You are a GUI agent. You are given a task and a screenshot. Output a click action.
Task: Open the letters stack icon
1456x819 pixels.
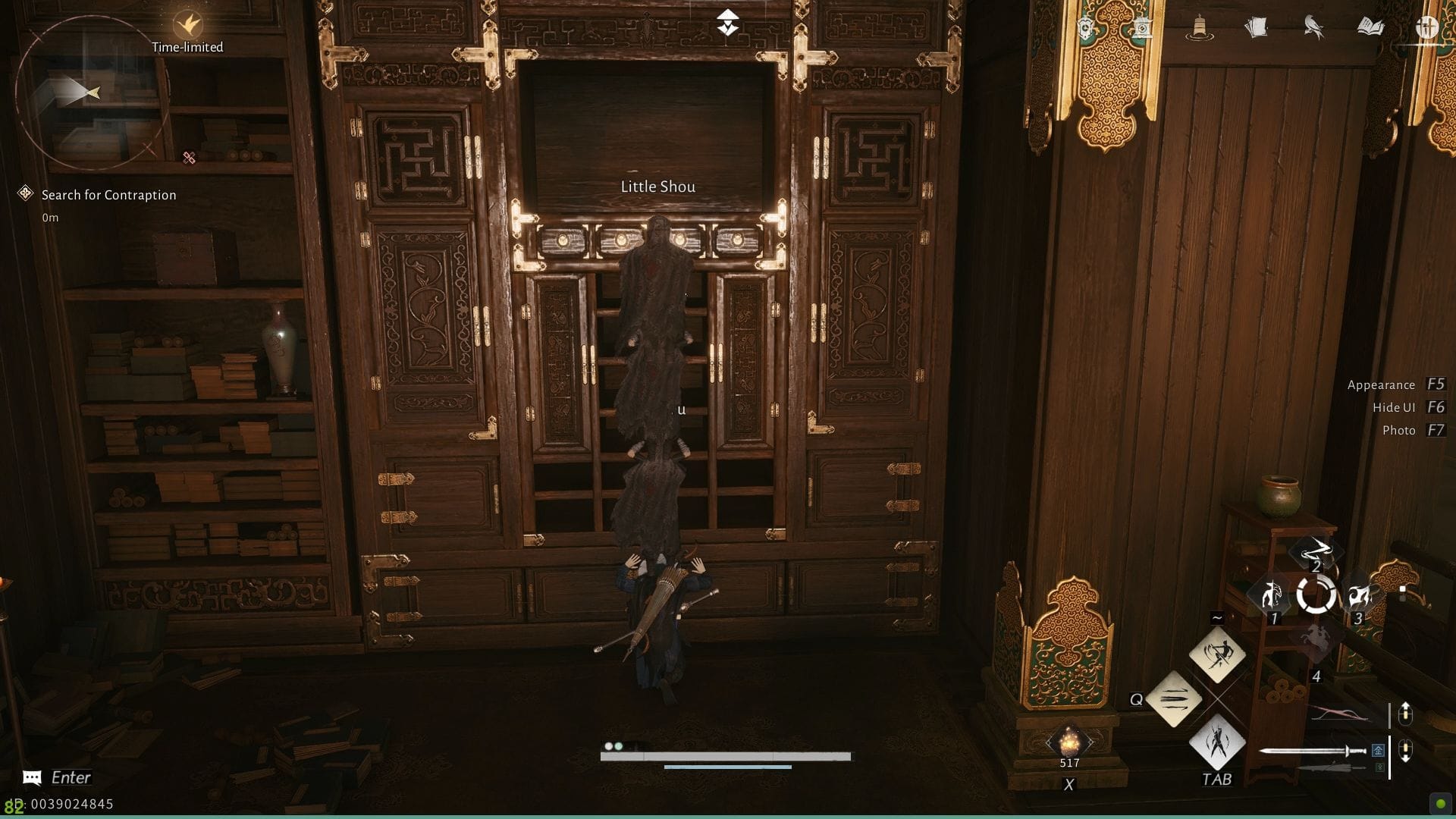pyautogui.click(x=1257, y=27)
